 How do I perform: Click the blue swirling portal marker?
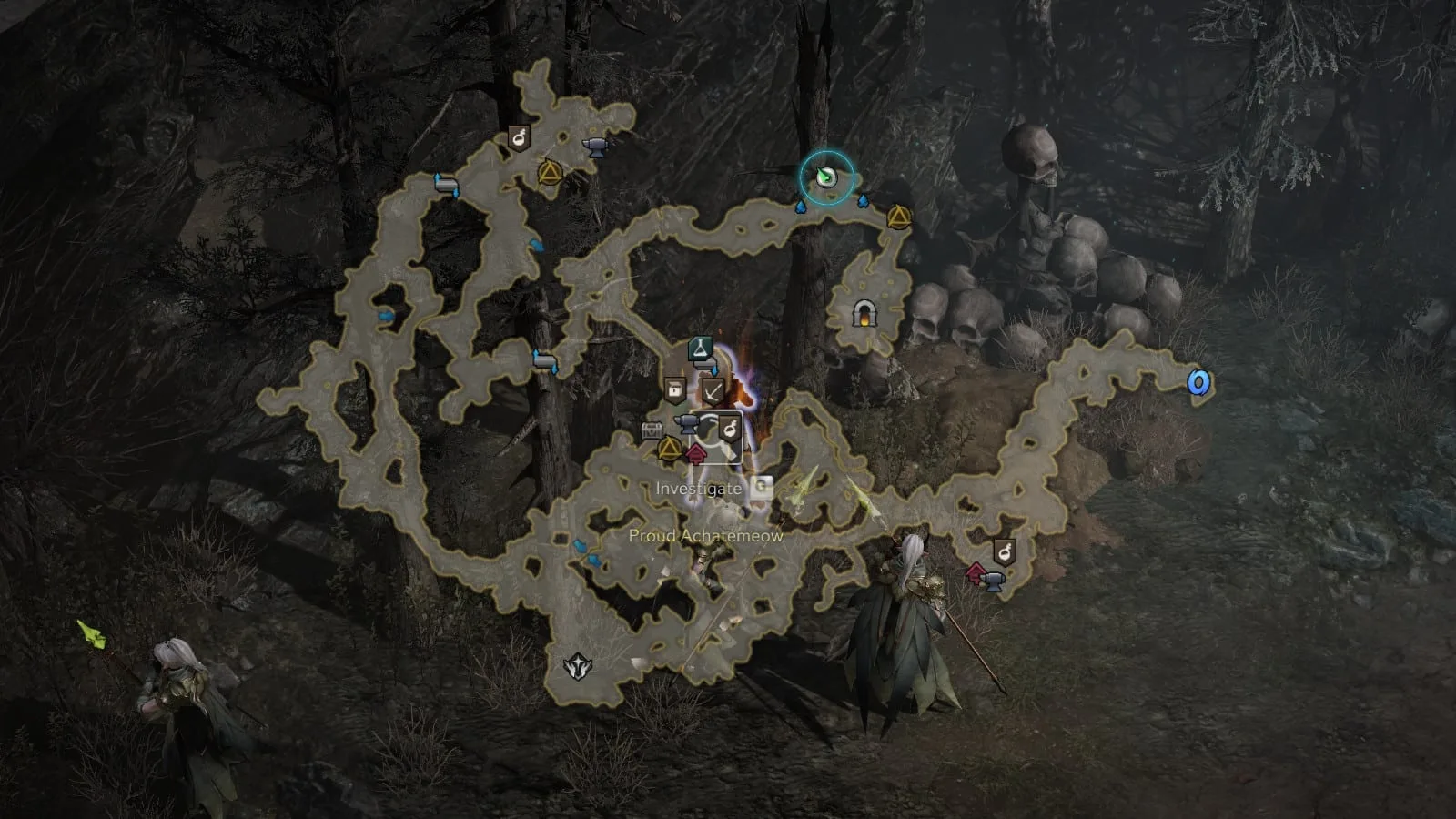click(1198, 383)
